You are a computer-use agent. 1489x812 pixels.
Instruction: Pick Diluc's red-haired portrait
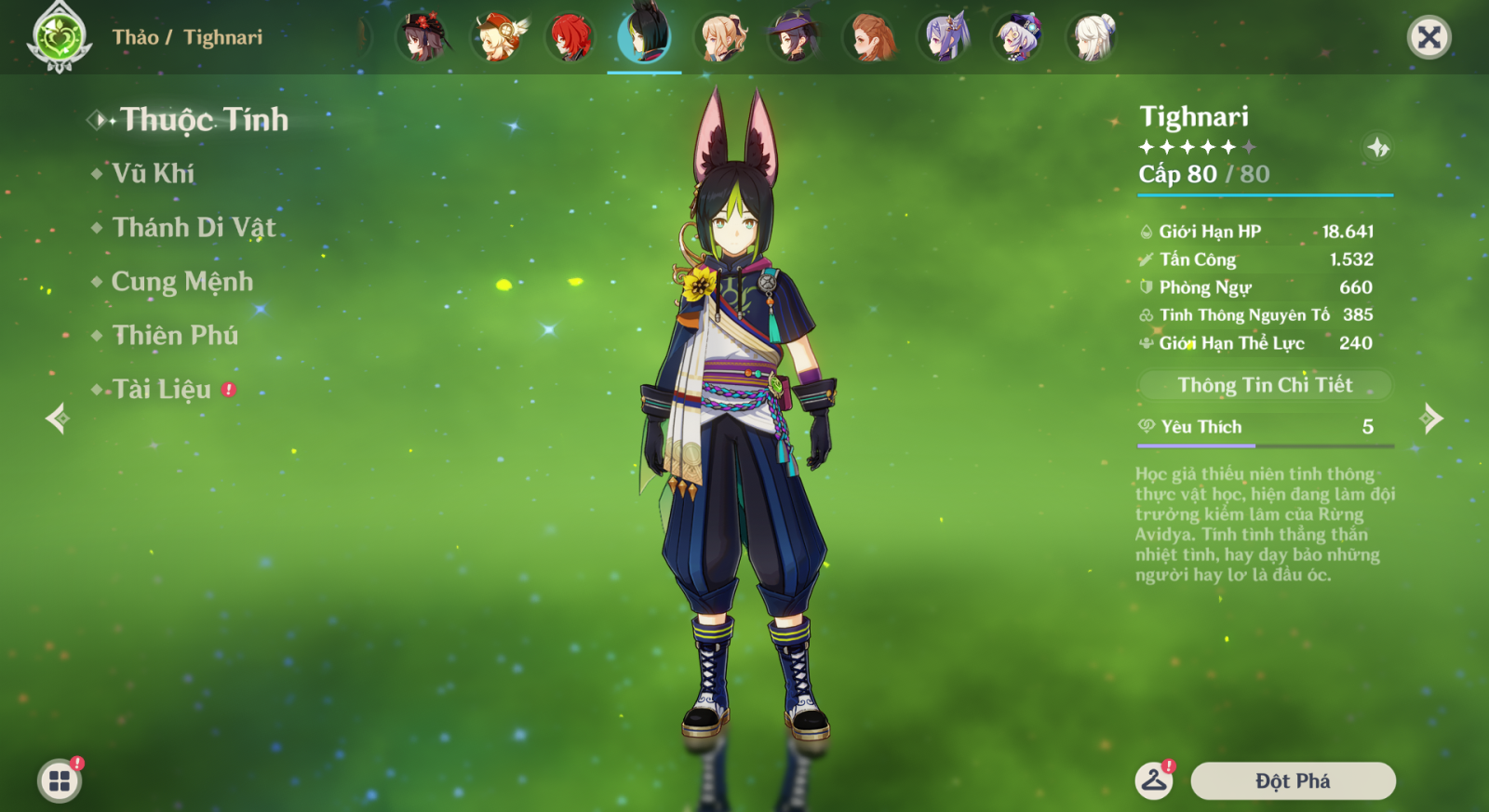tap(570, 38)
